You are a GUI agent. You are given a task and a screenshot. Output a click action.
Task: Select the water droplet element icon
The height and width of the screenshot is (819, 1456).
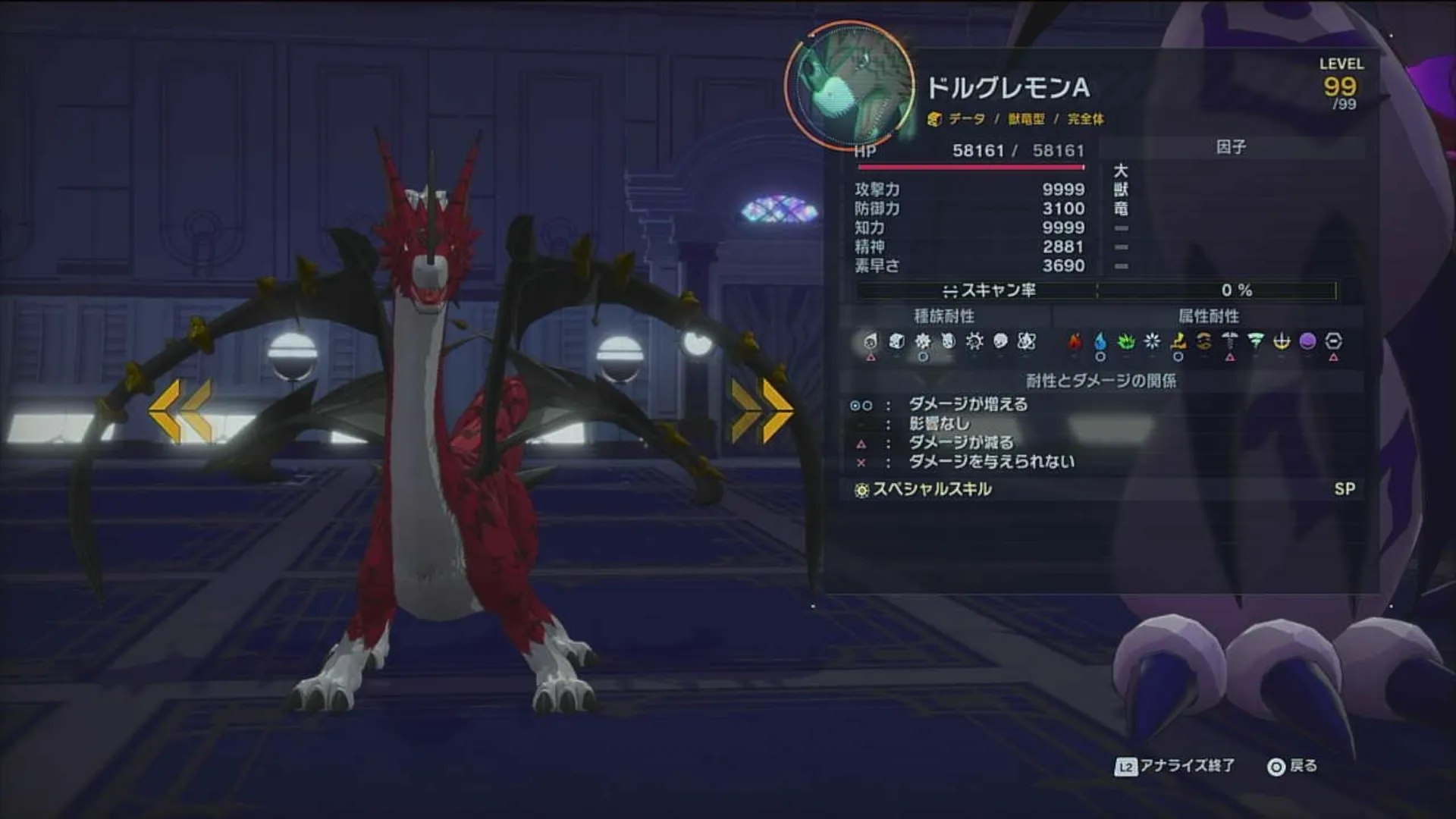[1100, 343]
